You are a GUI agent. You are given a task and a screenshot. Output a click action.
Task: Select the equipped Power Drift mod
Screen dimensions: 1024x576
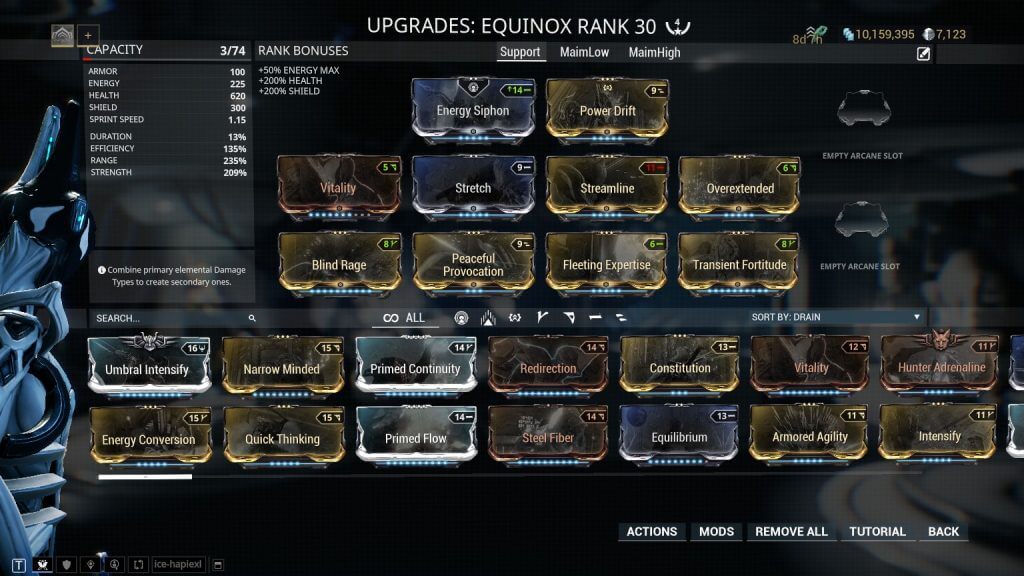coord(607,109)
